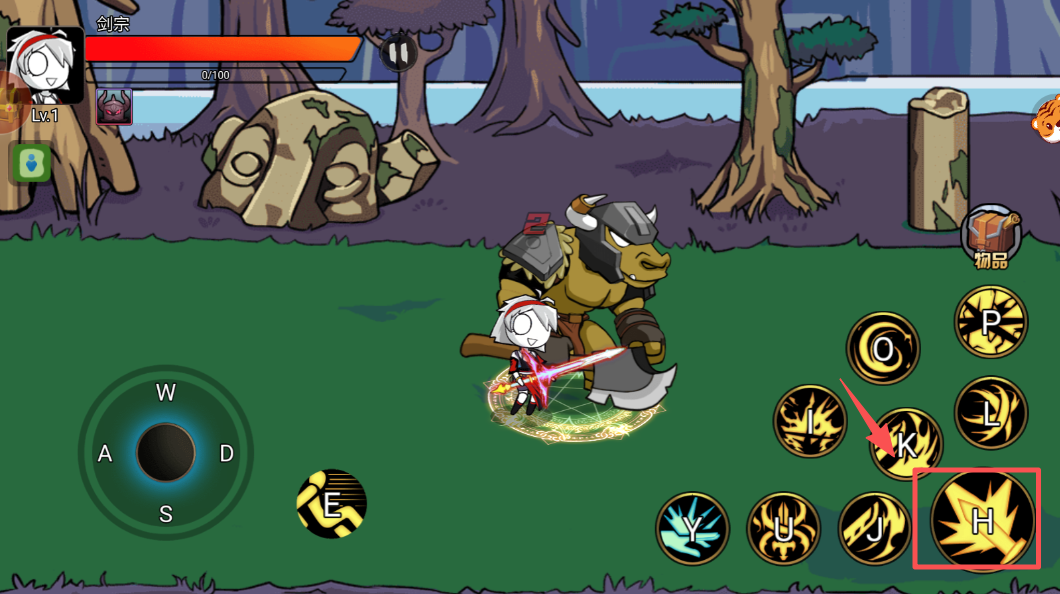Activate the K skill button
Screen dimensions: 1060x594
tap(907, 445)
